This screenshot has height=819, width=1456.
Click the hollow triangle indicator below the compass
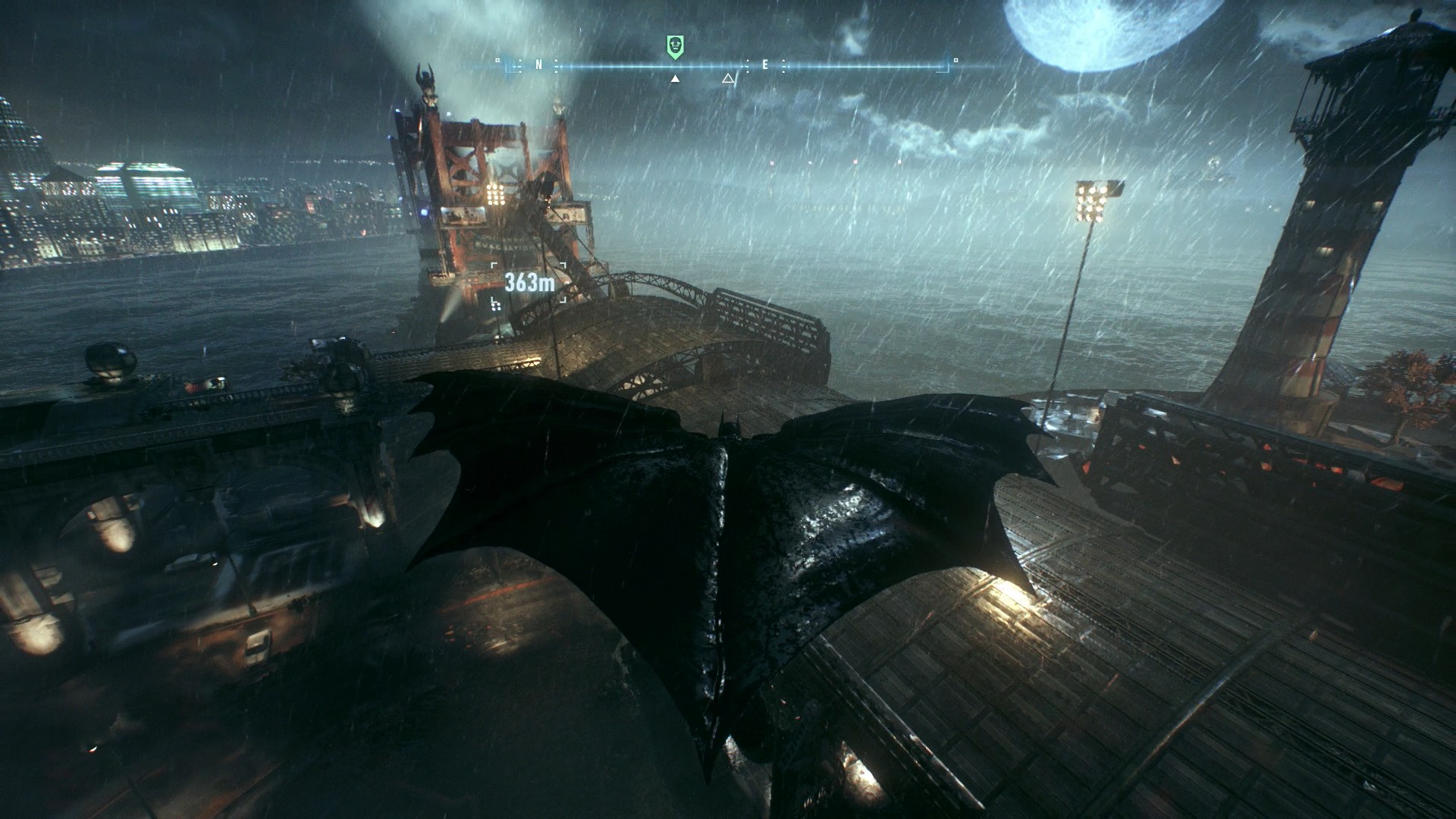tap(728, 79)
